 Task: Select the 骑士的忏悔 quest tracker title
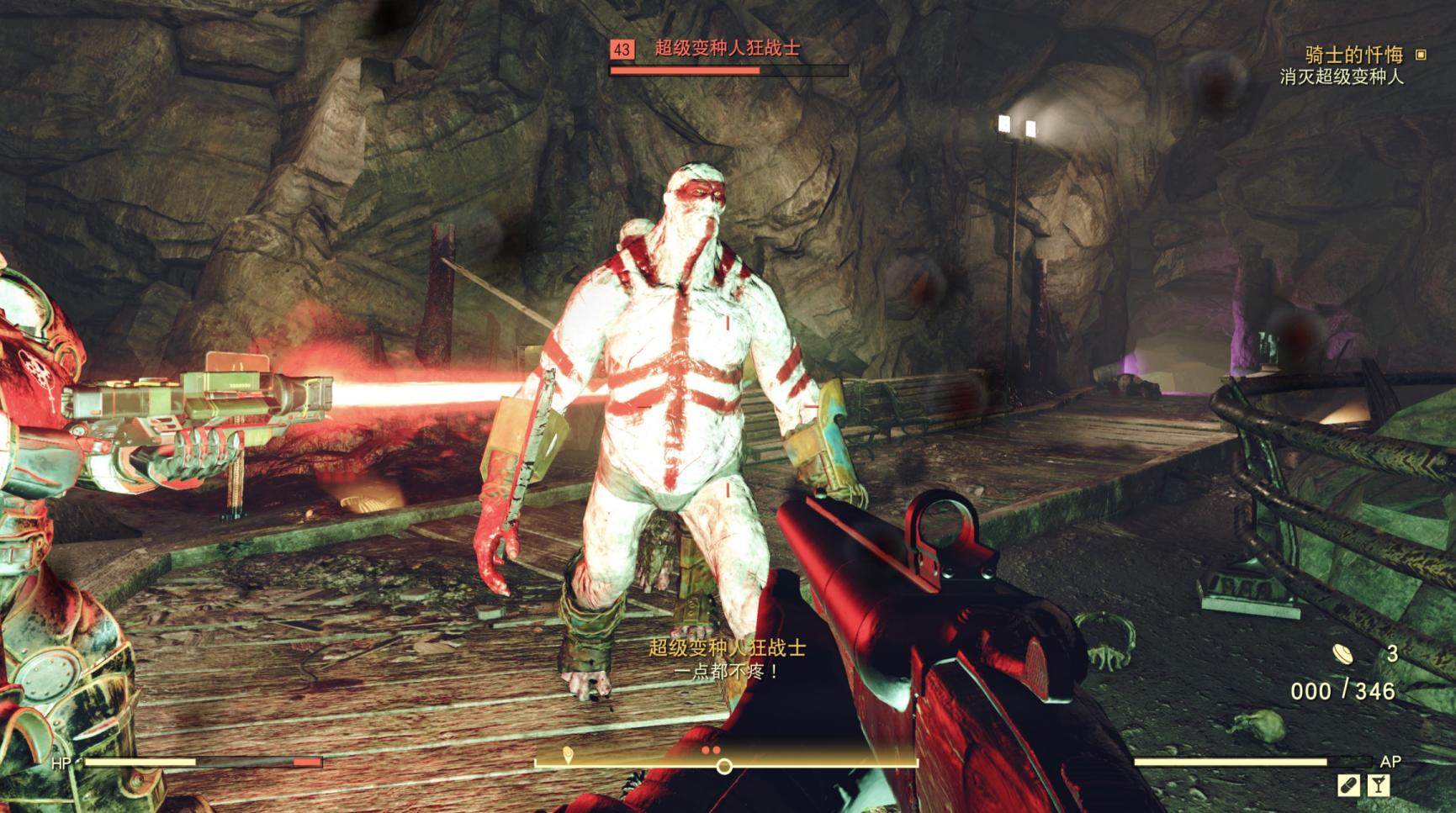point(1353,55)
